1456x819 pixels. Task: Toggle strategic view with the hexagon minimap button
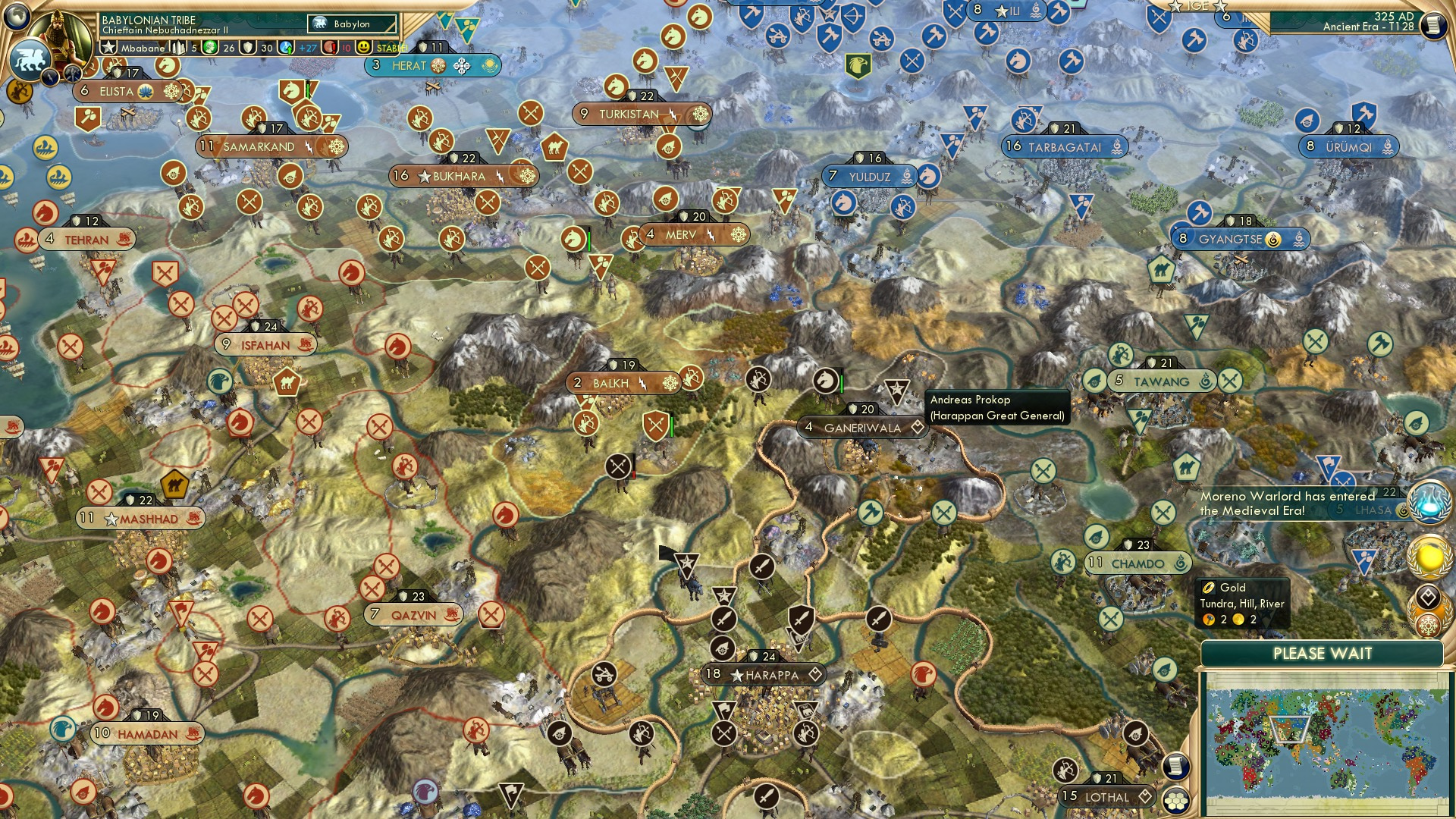tap(1177, 801)
